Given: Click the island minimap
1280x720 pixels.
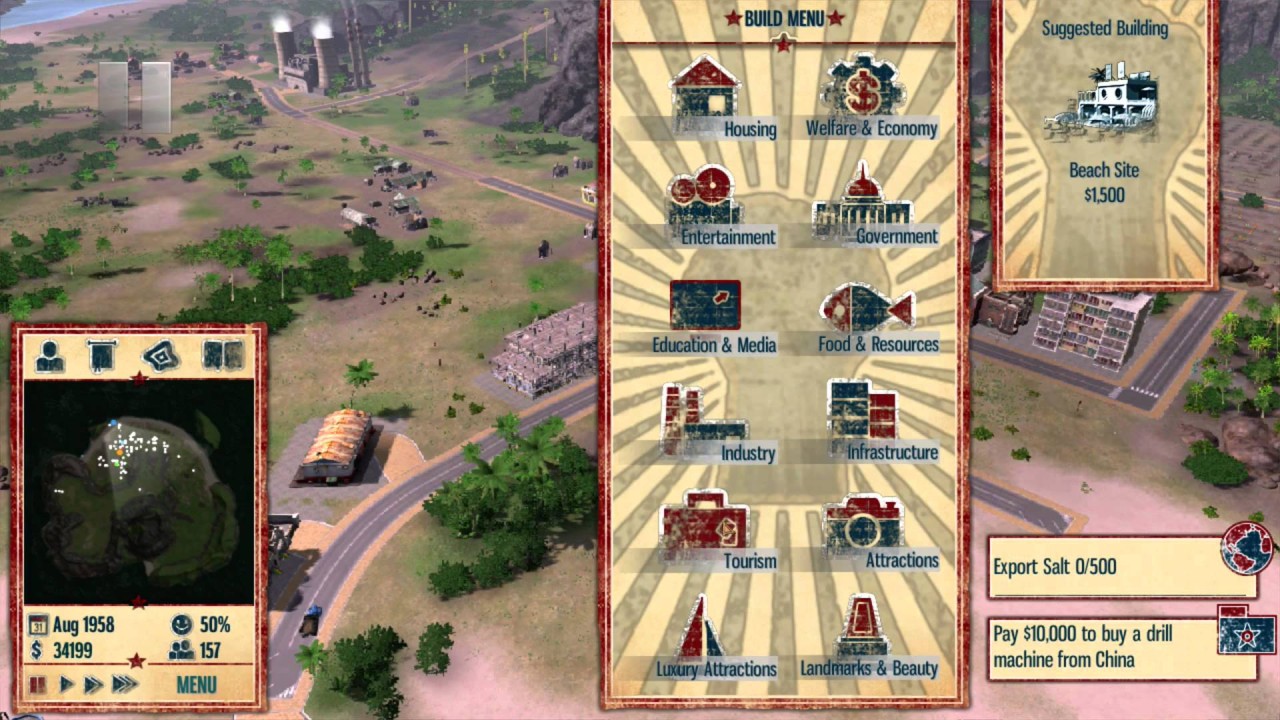Looking at the screenshot, I should [x=139, y=490].
